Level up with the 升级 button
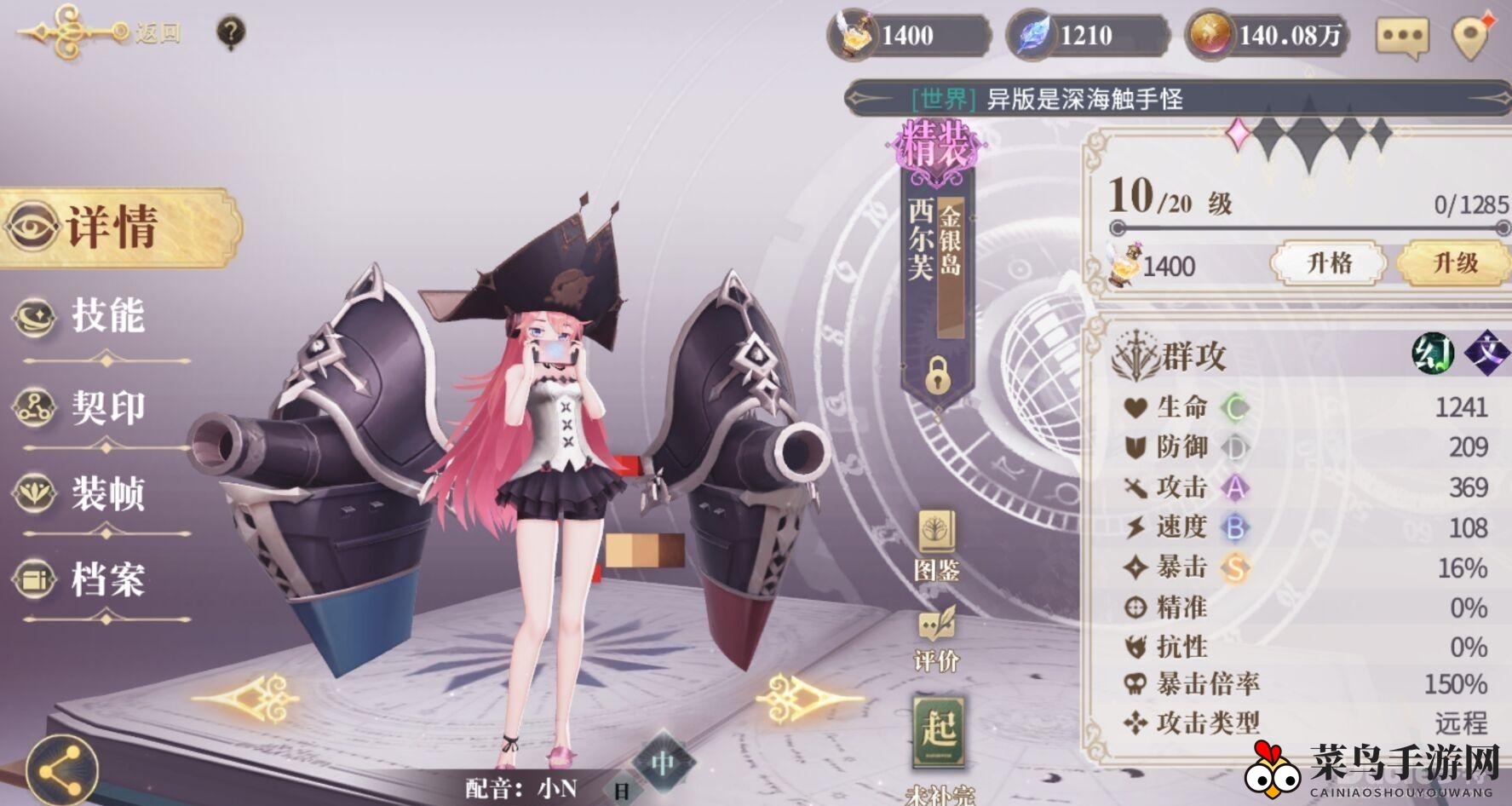 point(1455,262)
